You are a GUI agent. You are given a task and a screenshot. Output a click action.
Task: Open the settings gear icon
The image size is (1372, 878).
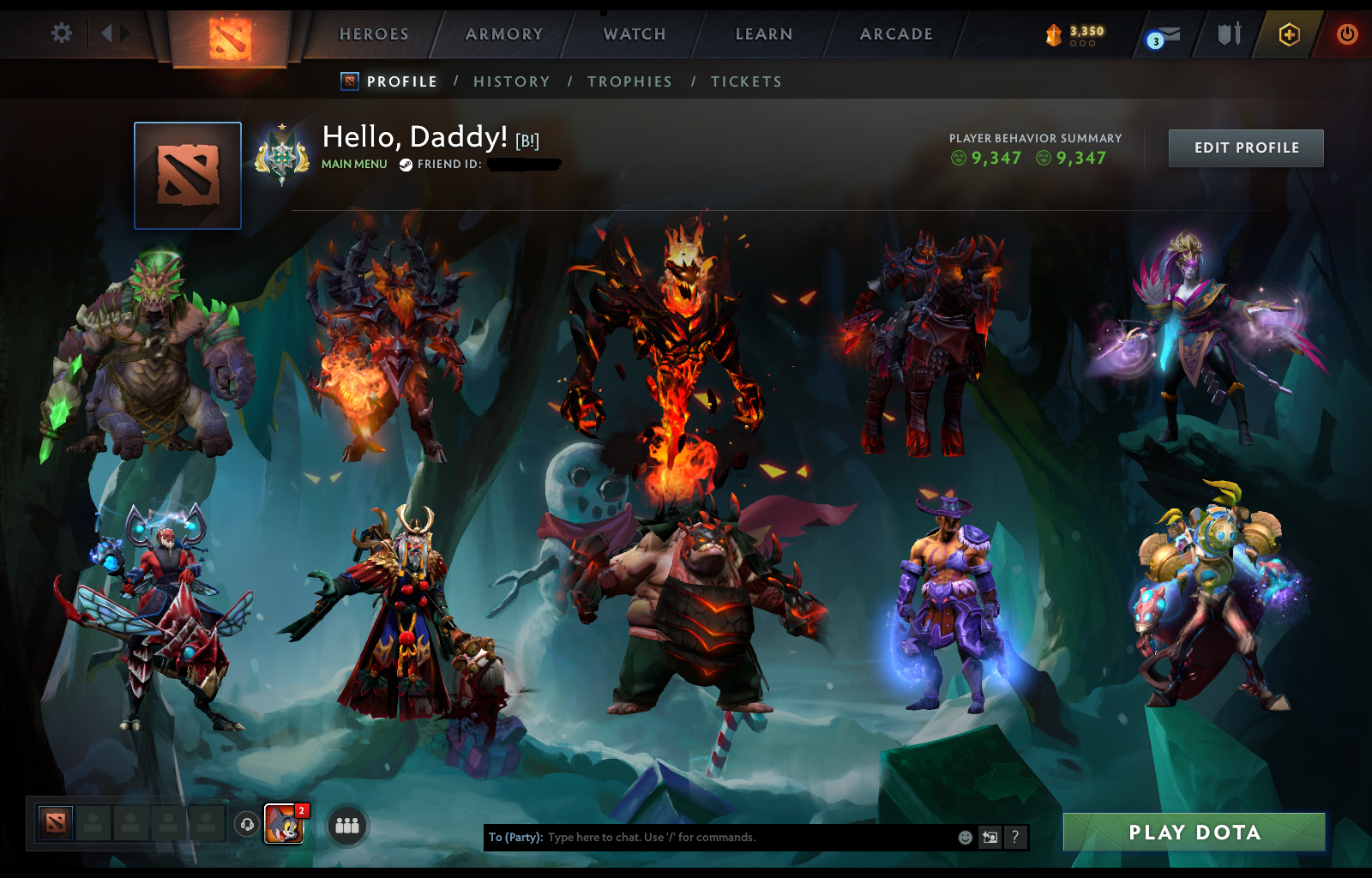click(x=59, y=31)
